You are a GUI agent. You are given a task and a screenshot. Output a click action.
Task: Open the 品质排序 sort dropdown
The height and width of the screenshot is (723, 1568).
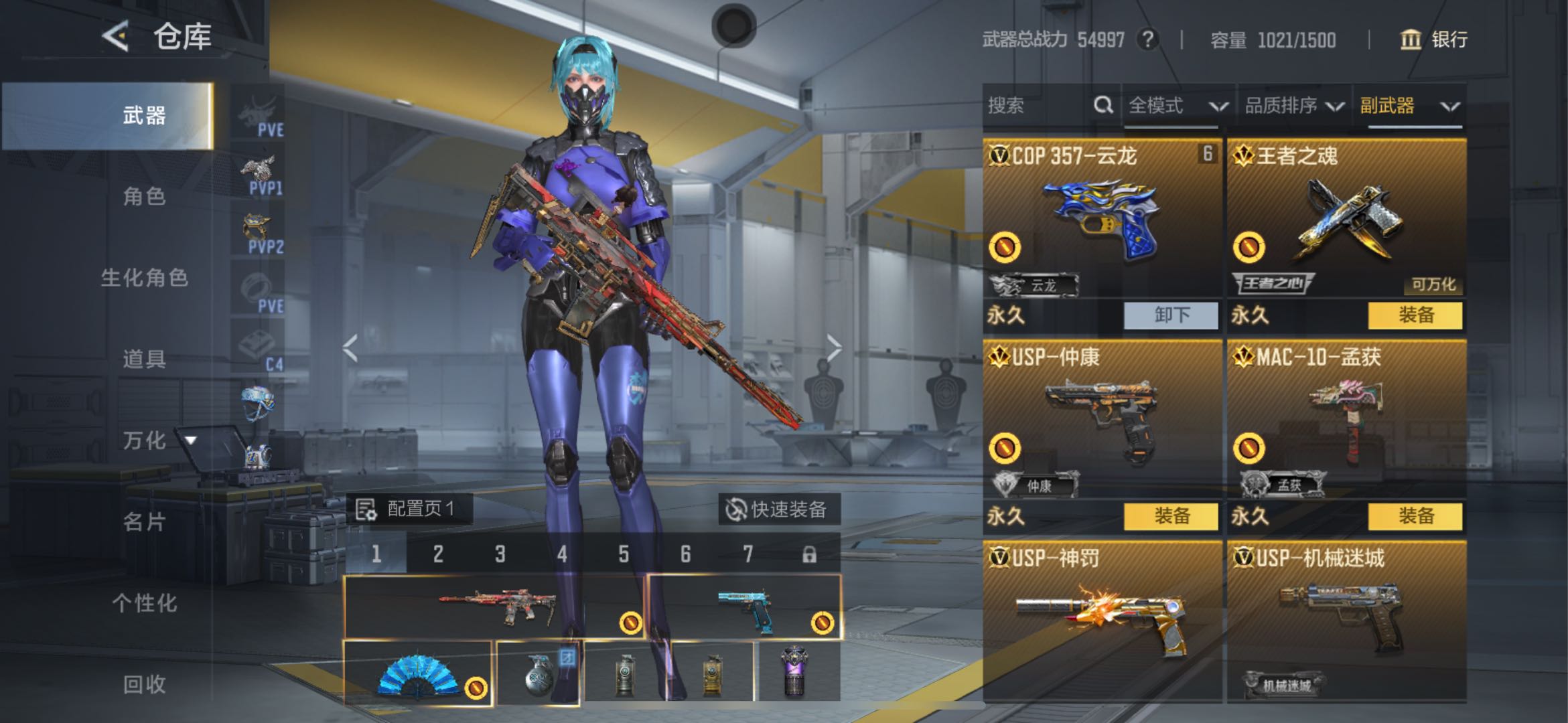tap(1293, 106)
